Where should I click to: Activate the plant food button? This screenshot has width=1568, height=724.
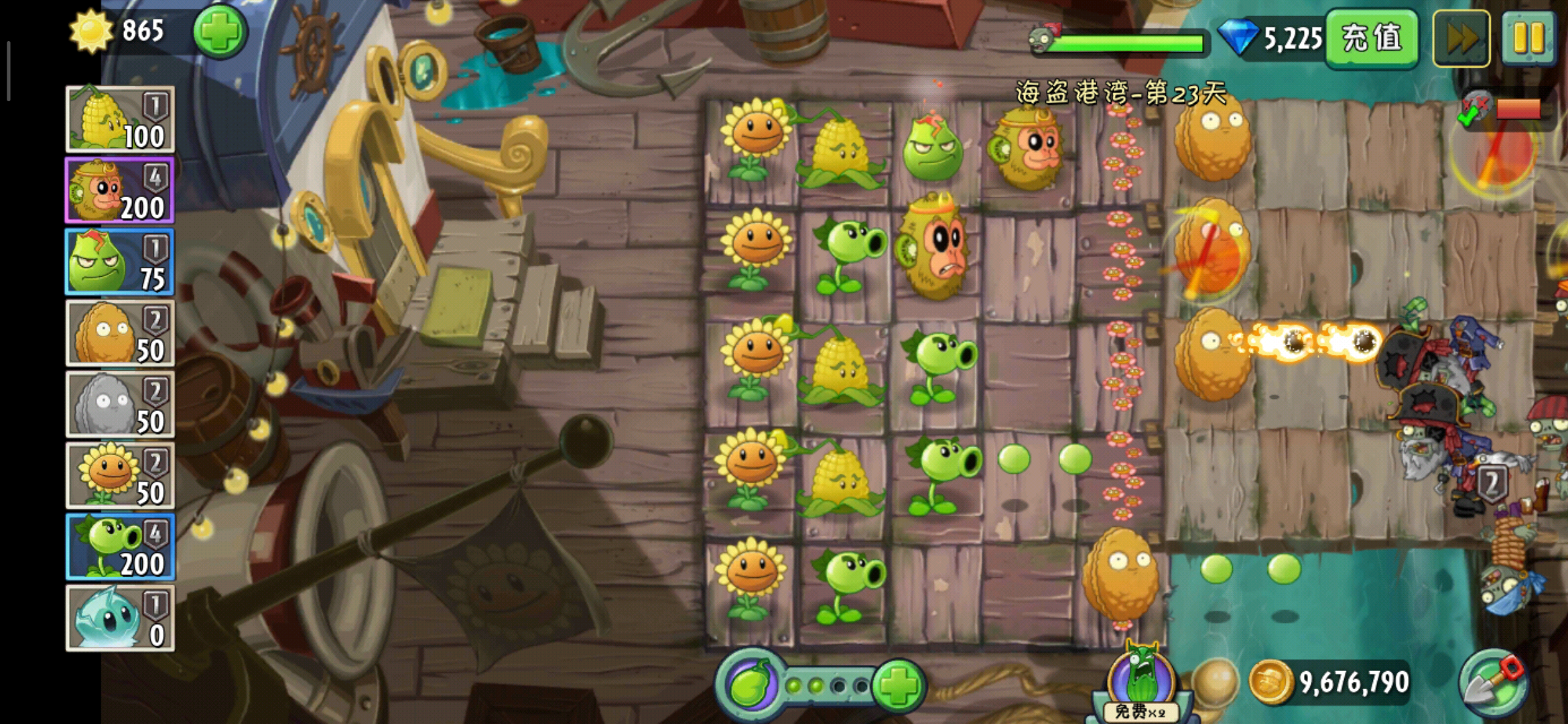pos(750,685)
